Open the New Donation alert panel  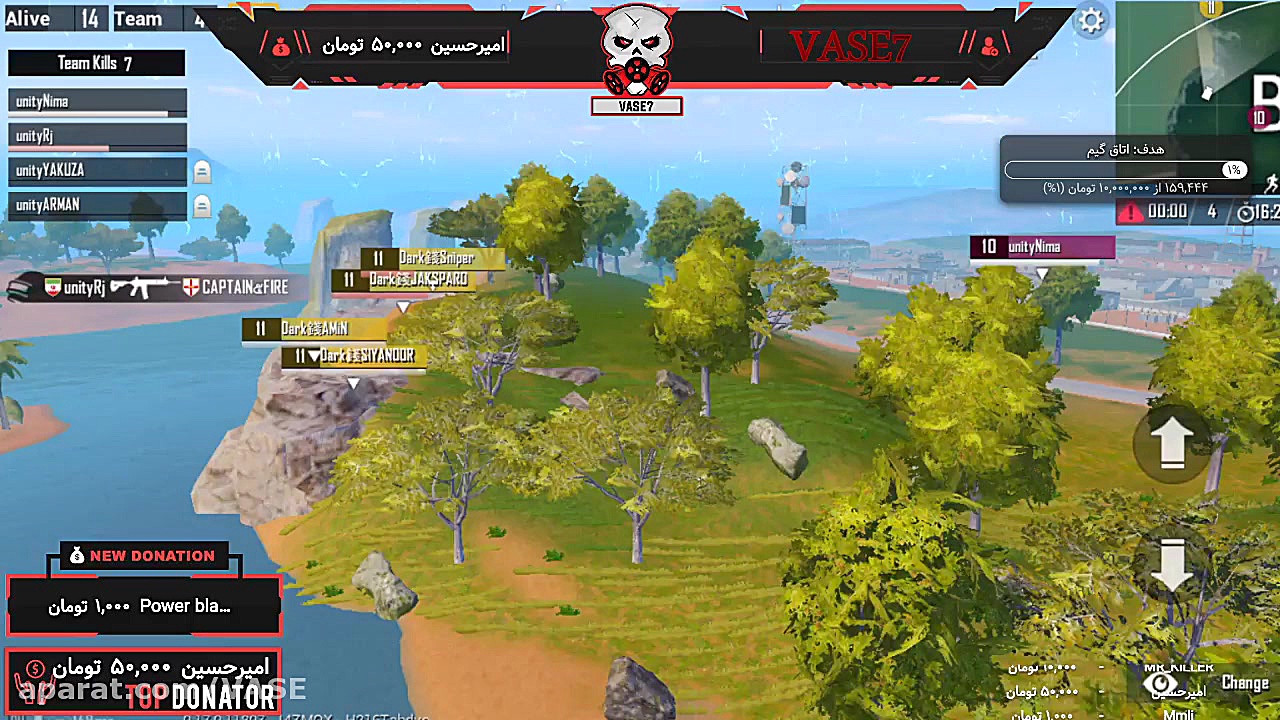point(143,605)
